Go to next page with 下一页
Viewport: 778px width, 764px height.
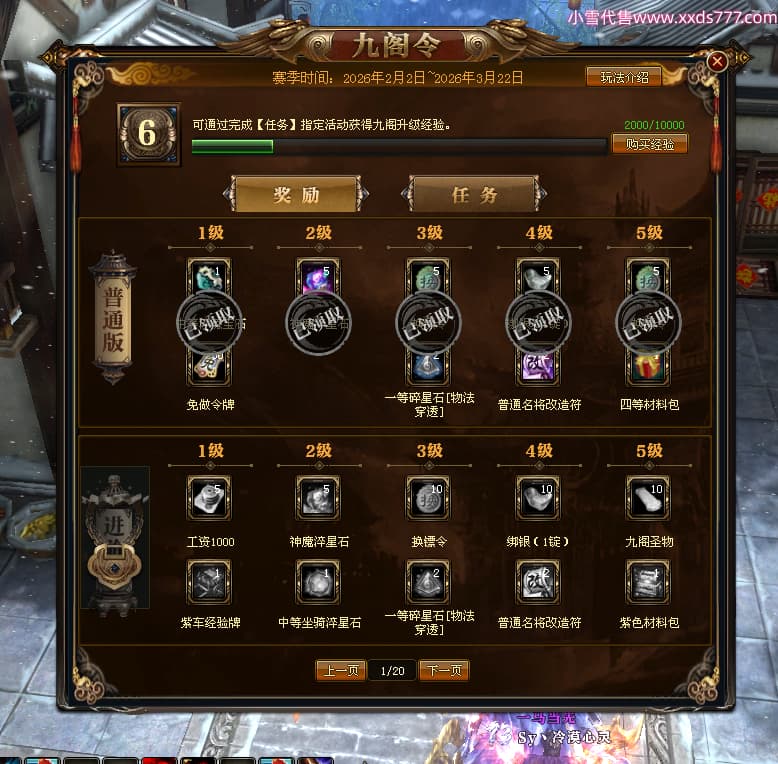(444, 670)
